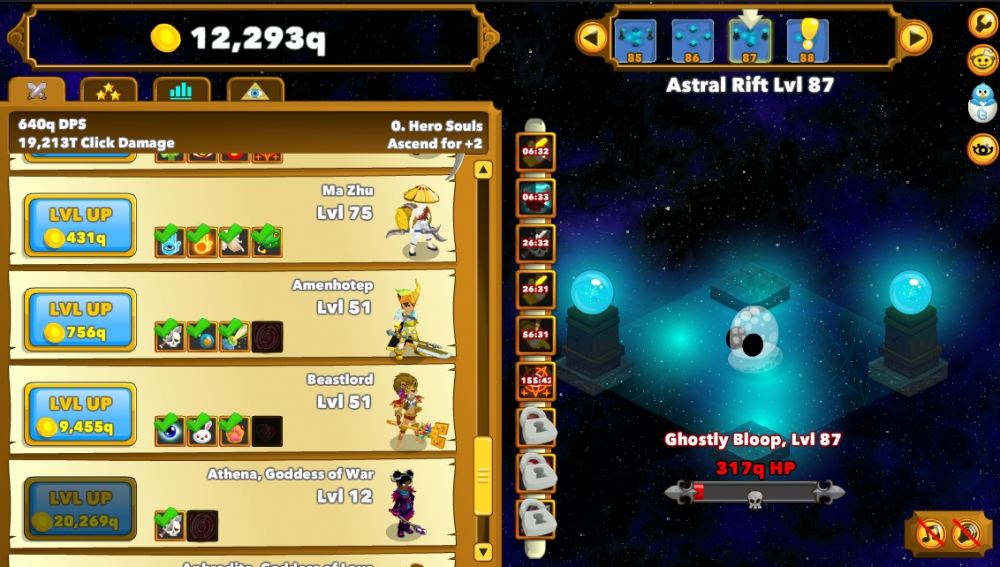
Task: Toggle the music mute button
Action: [x=930, y=532]
